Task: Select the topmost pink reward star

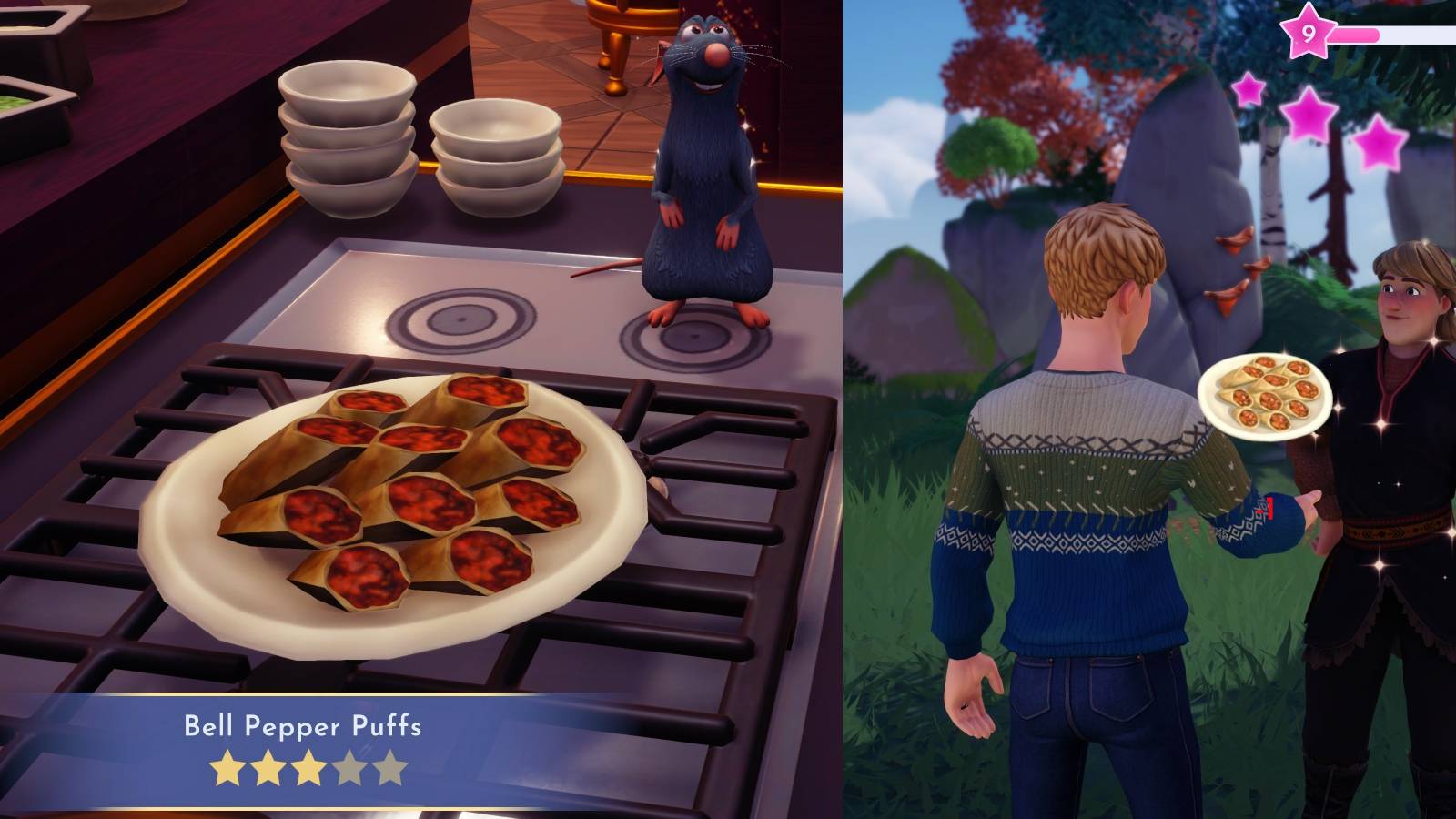Action: [1248, 89]
